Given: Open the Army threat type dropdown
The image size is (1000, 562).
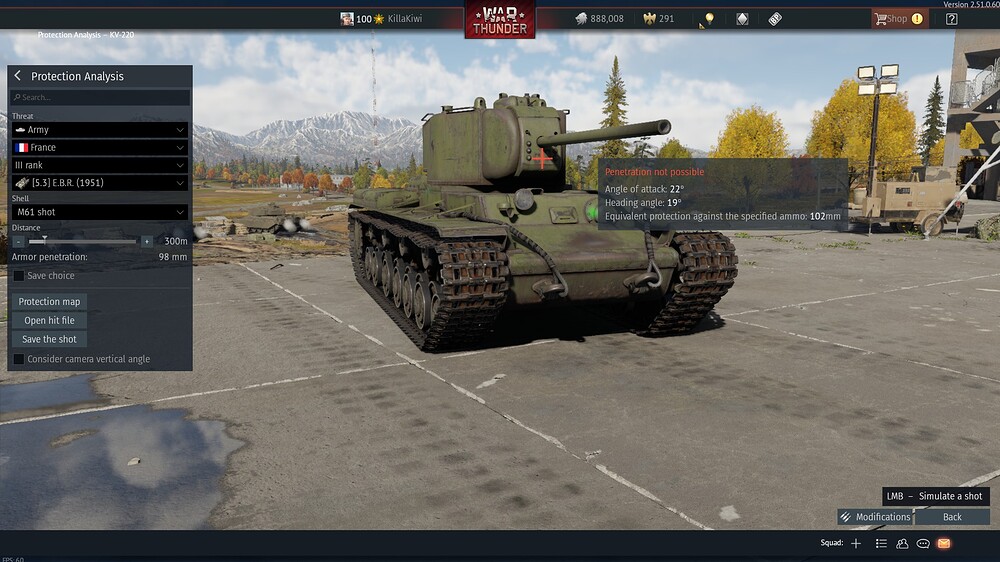Looking at the screenshot, I should point(99,130).
